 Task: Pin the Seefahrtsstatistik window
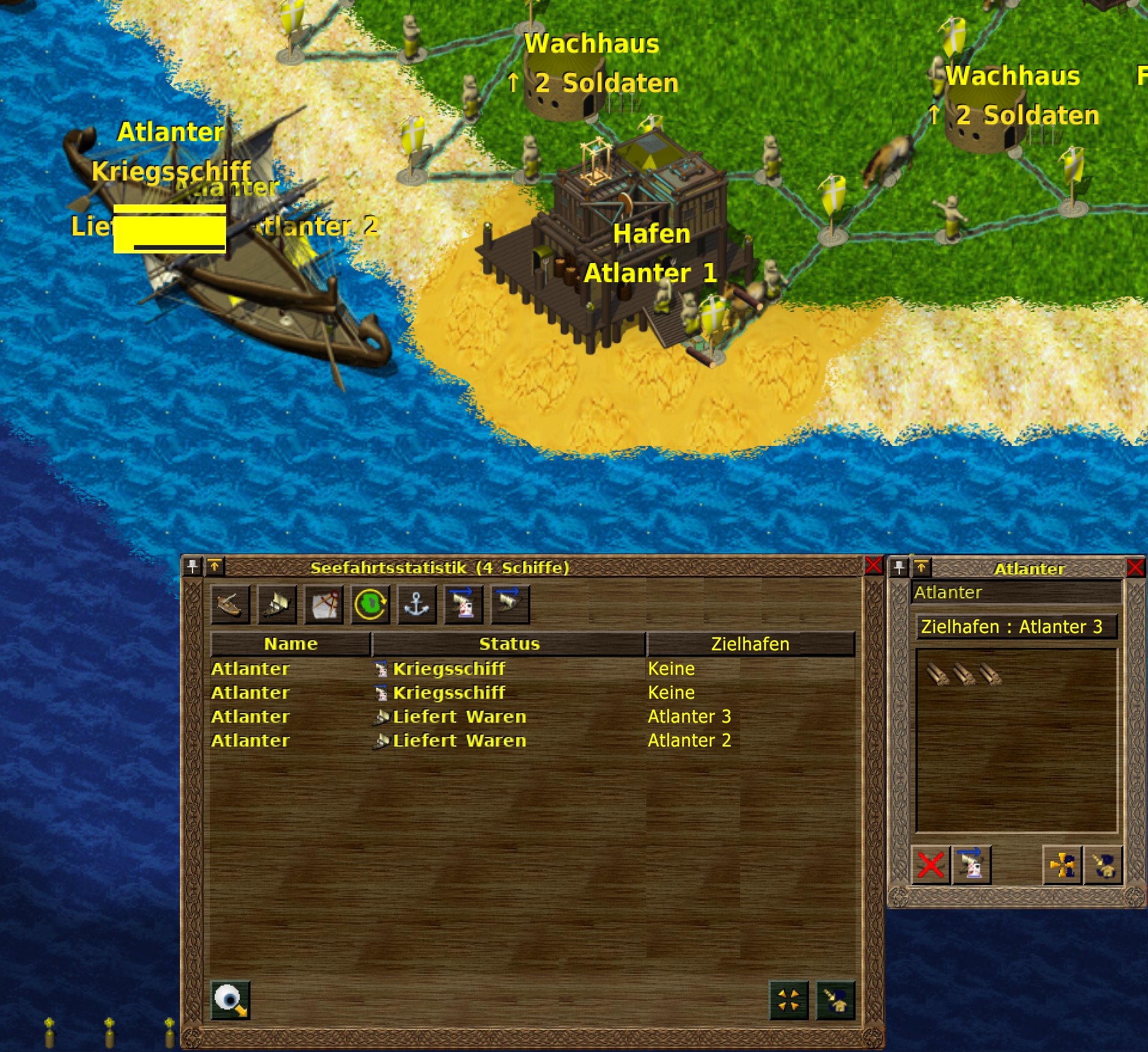[x=193, y=566]
